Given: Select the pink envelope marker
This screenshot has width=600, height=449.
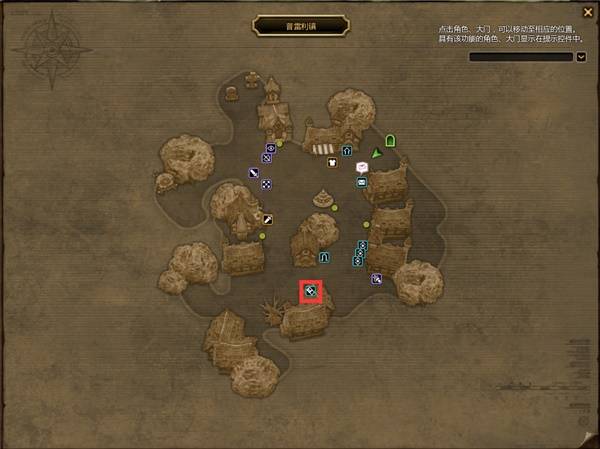Looking at the screenshot, I should point(361,168).
